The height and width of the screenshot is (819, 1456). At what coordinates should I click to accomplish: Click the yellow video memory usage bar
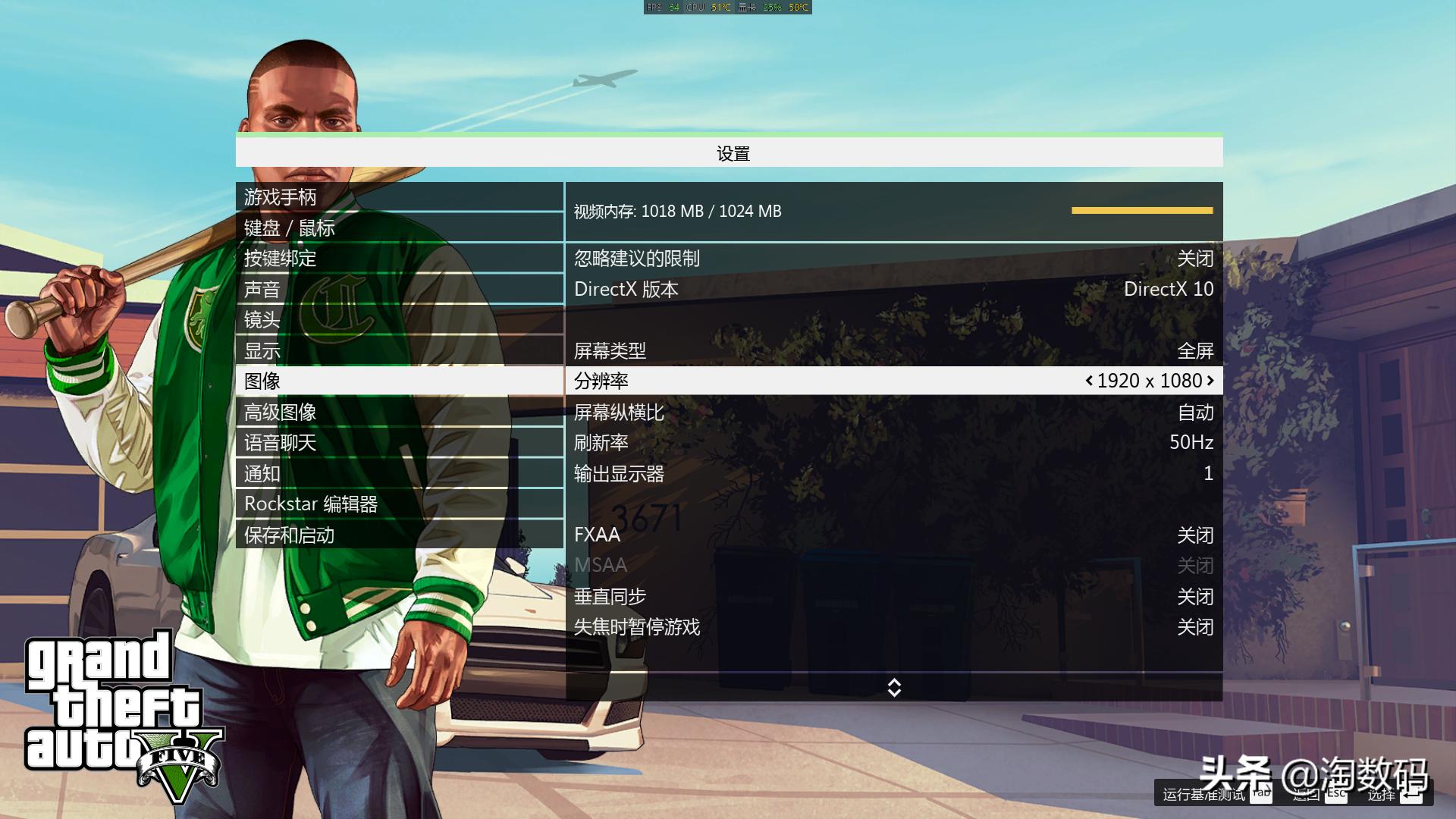1141,212
